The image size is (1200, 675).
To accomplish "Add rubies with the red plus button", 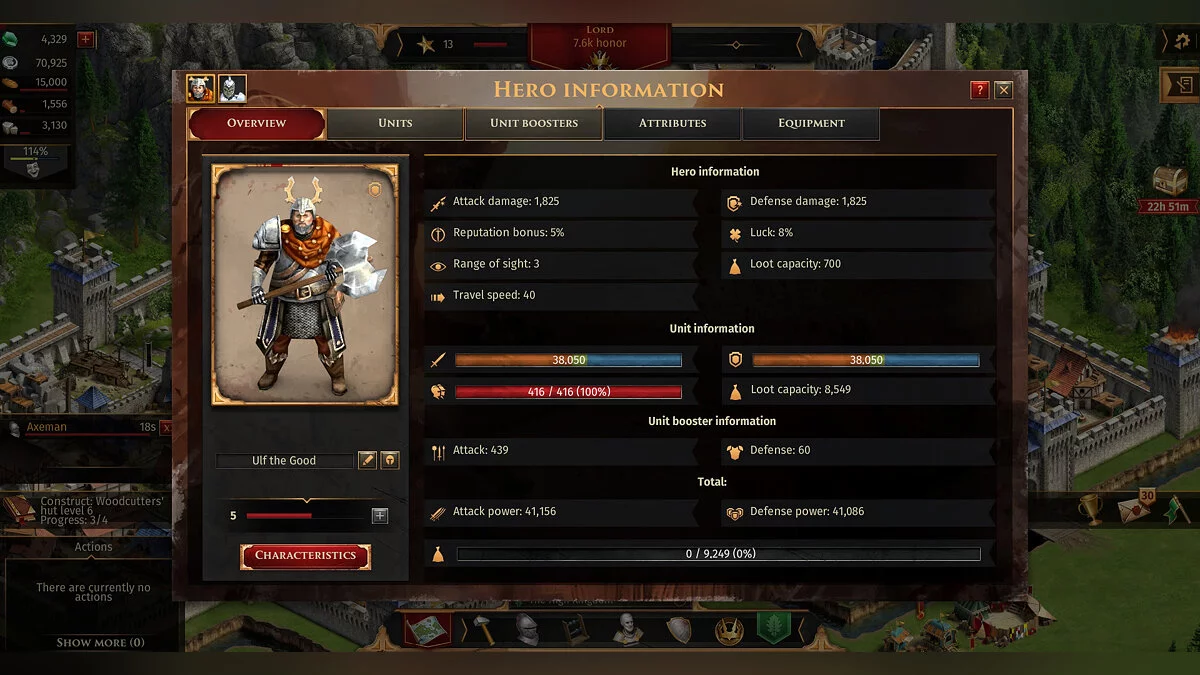I will pos(86,39).
